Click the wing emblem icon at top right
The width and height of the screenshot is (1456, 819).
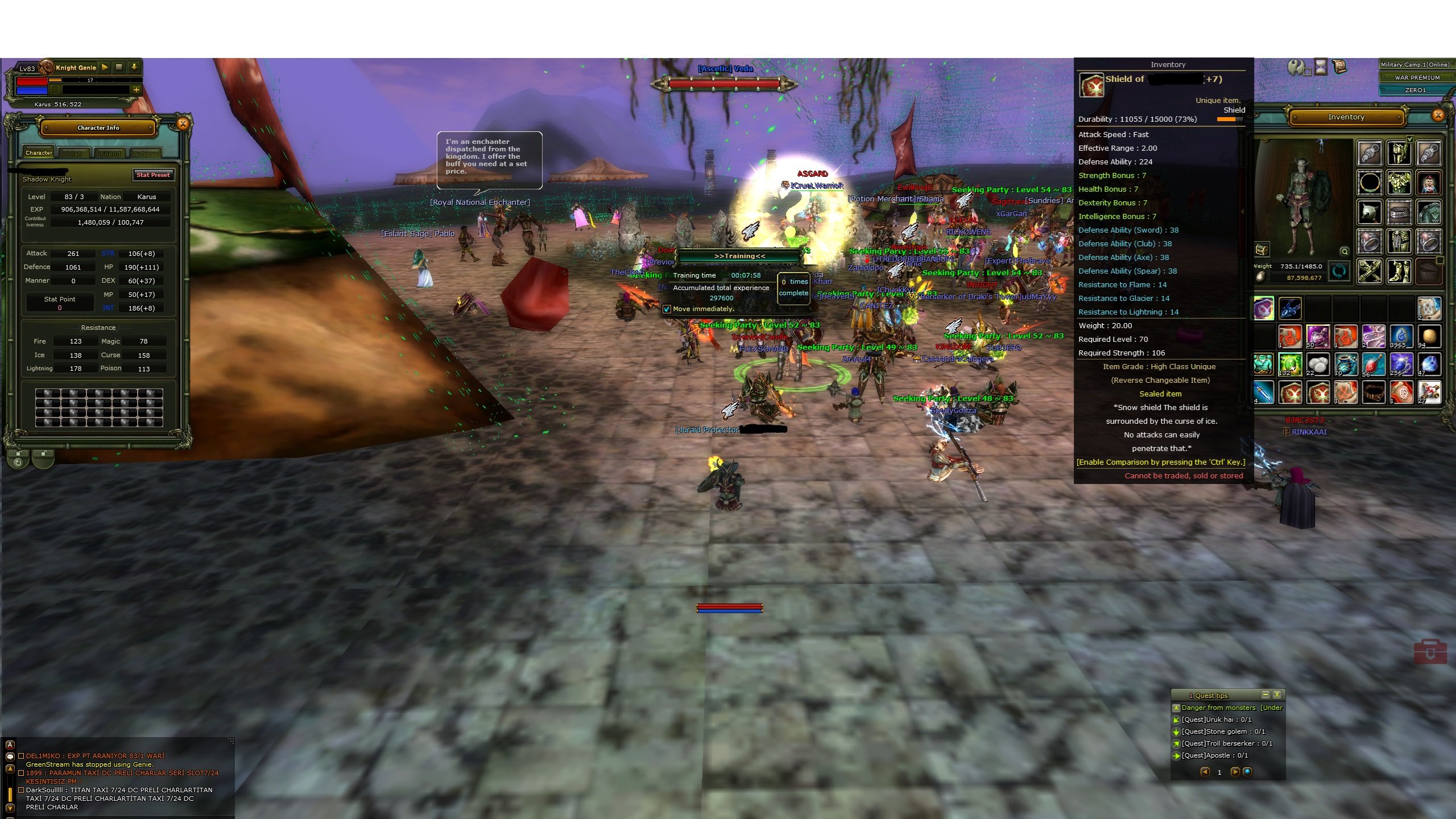point(1296,67)
